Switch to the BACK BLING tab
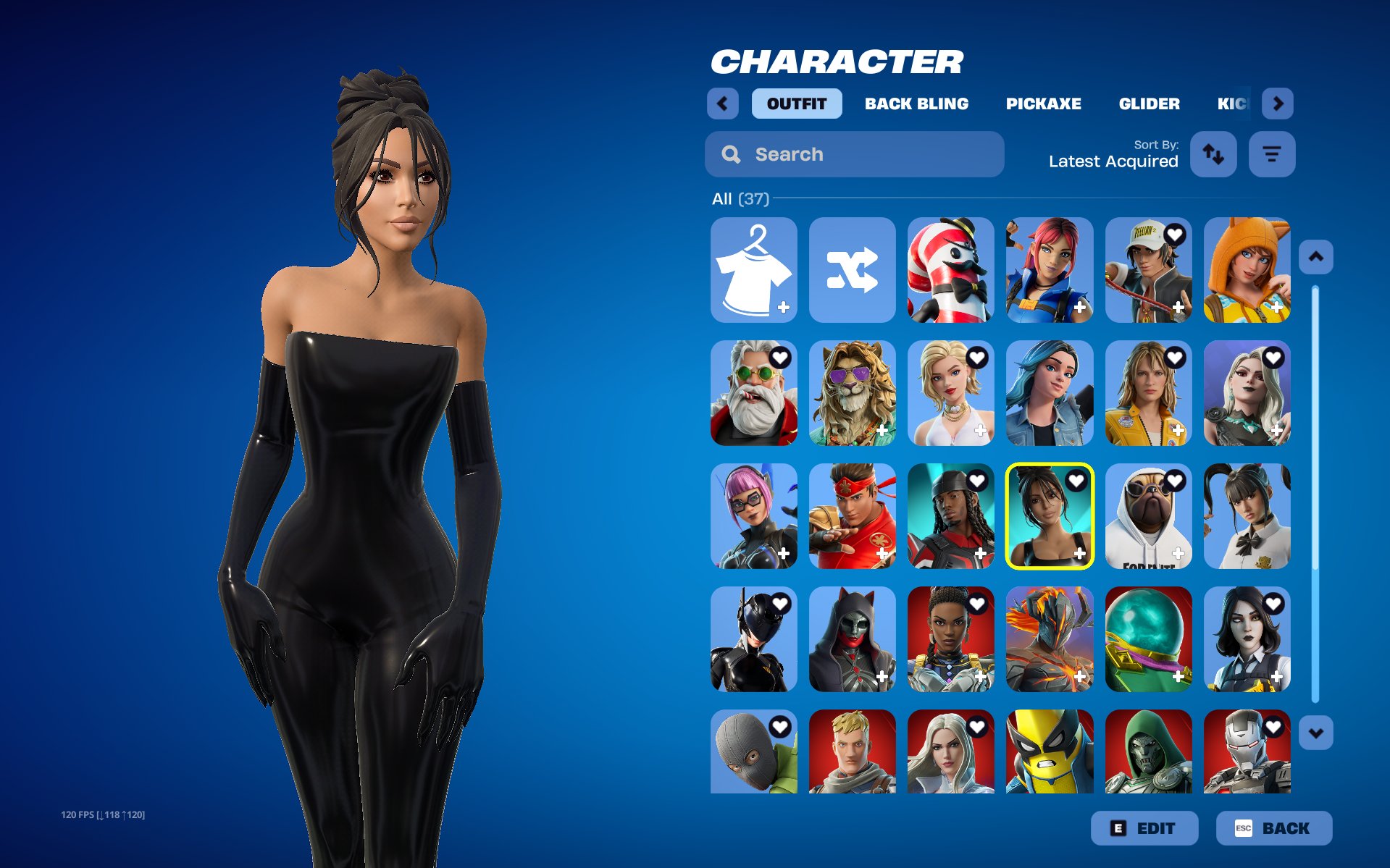This screenshot has width=1390, height=868. [x=916, y=104]
